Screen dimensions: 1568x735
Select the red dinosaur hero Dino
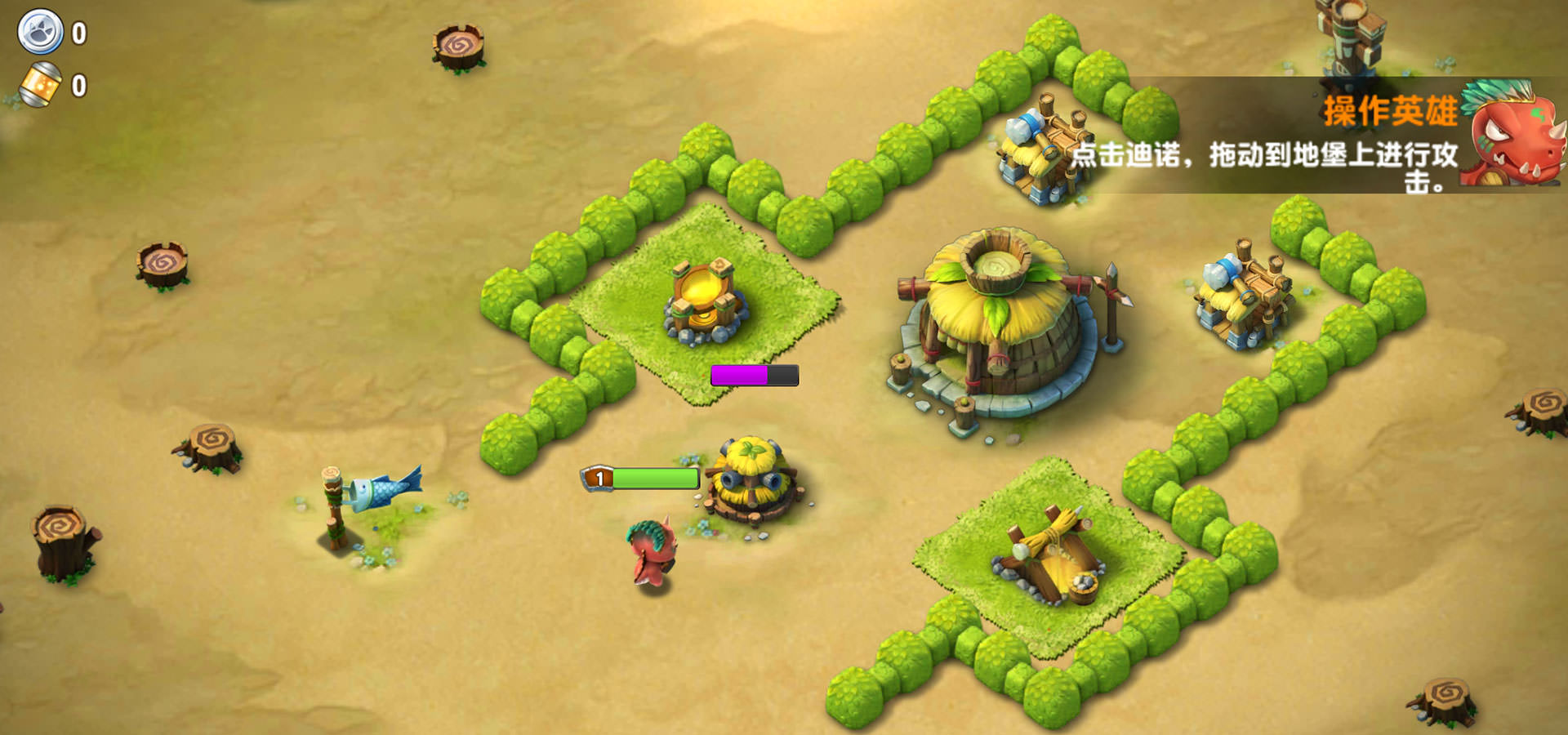[653, 553]
